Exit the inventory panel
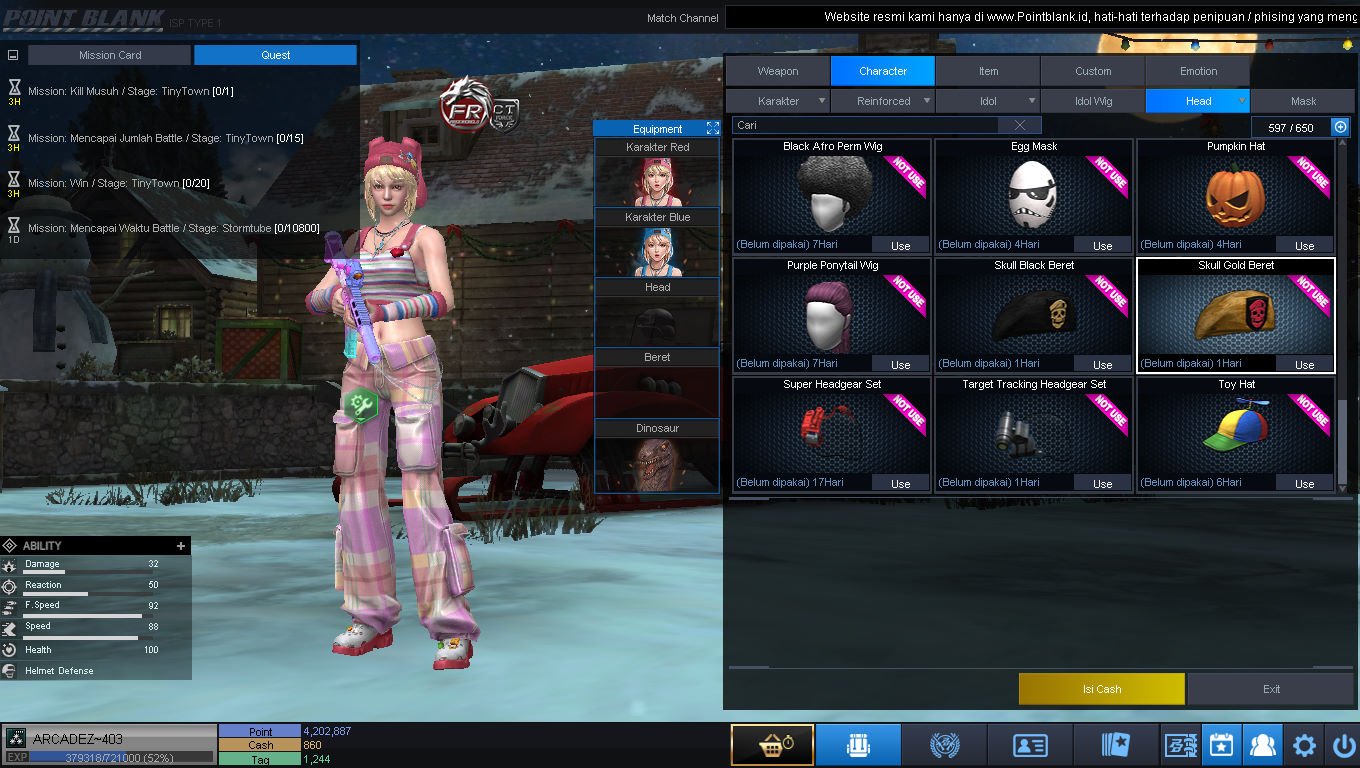This screenshot has width=1360, height=768. click(1271, 689)
